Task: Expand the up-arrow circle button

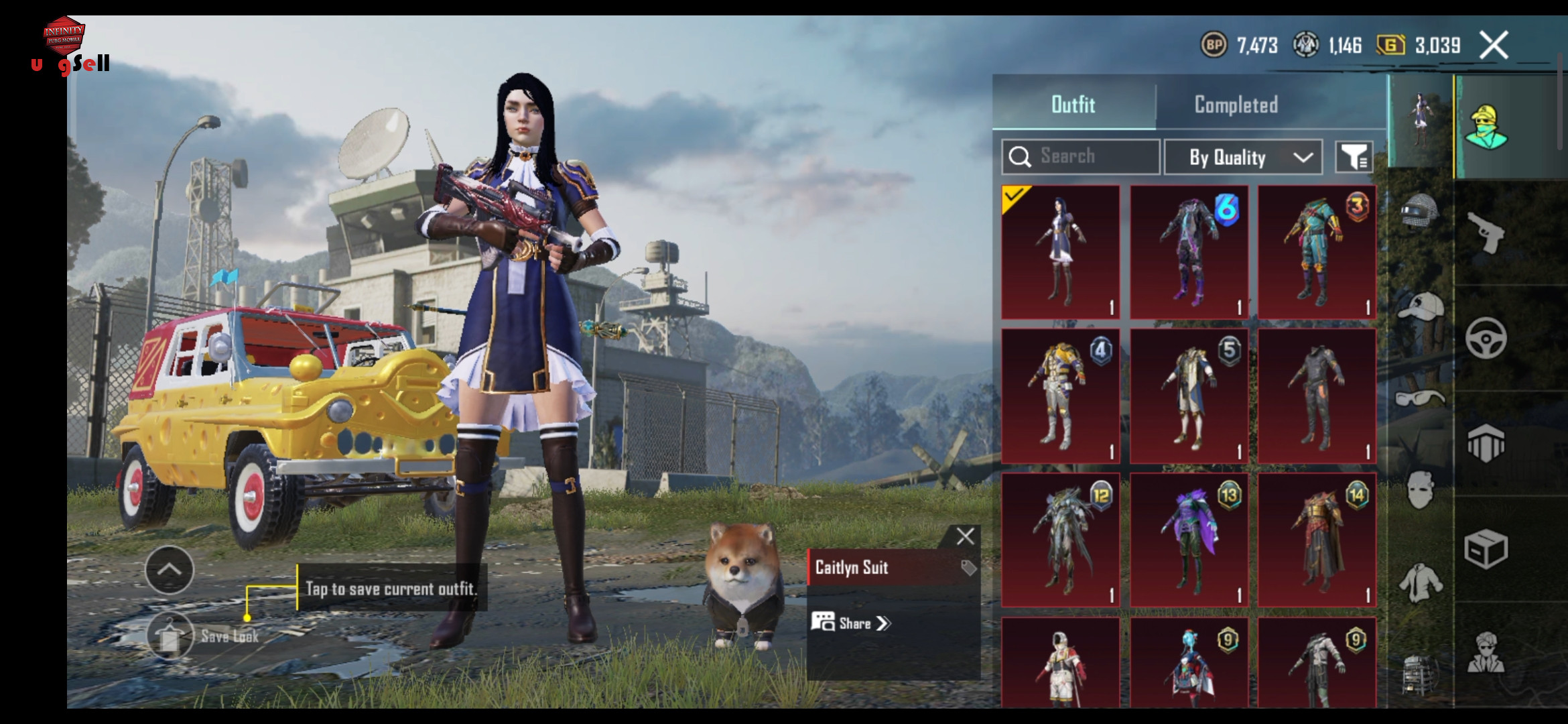Action: pyautogui.click(x=170, y=570)
